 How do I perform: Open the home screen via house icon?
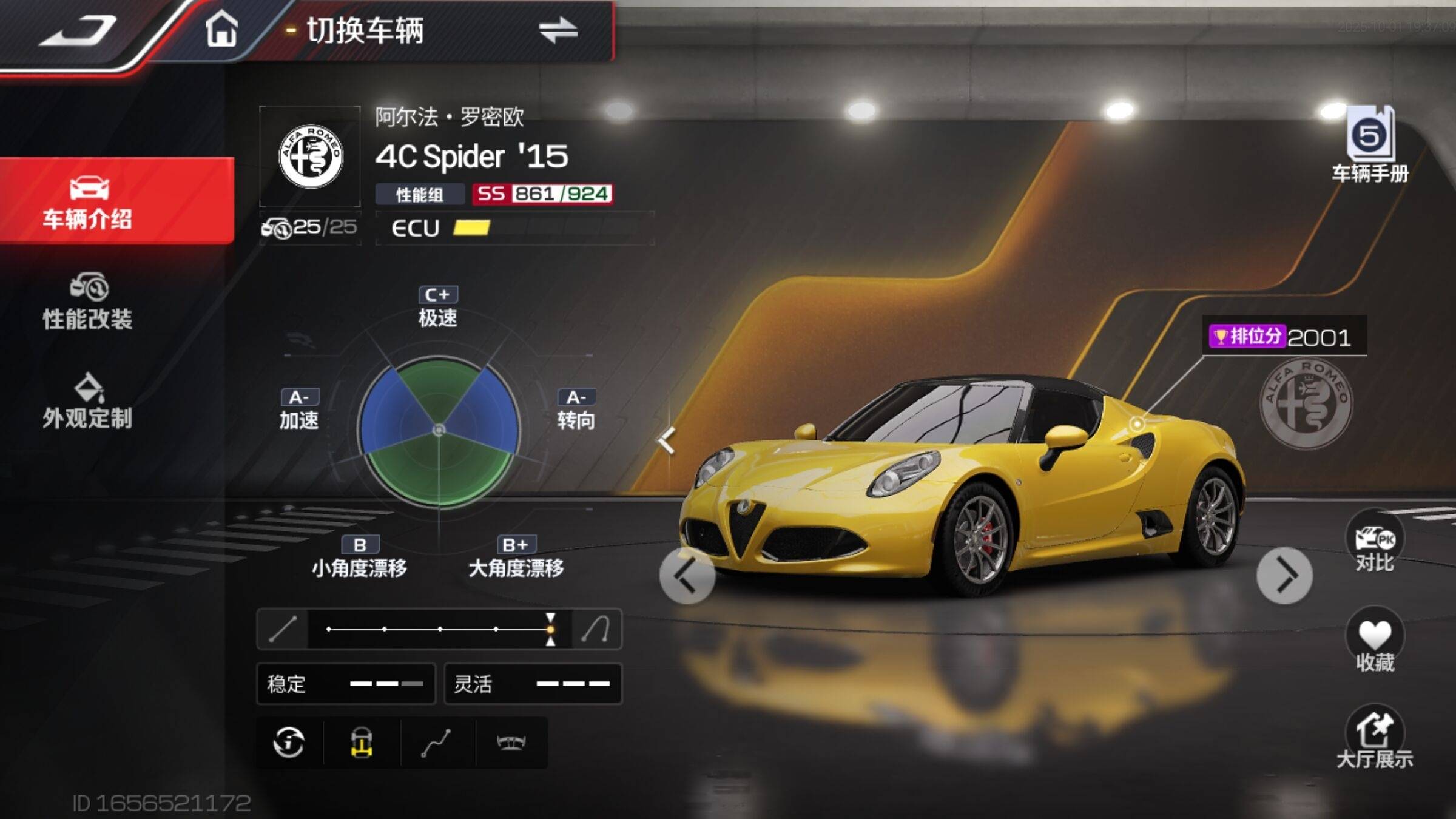coord(221,29)
